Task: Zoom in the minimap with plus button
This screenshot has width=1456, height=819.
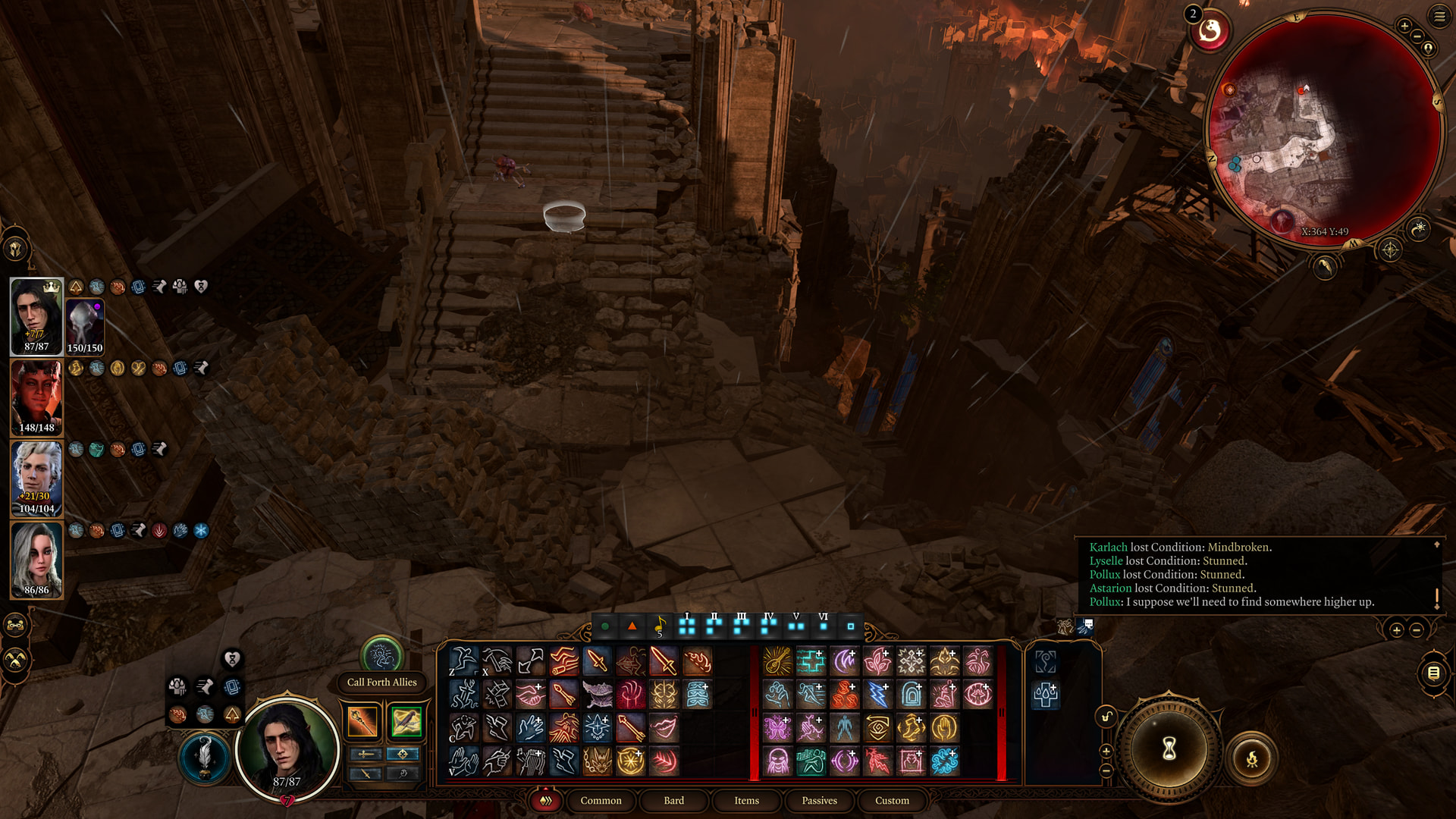Action: (x=1404, y=27)
